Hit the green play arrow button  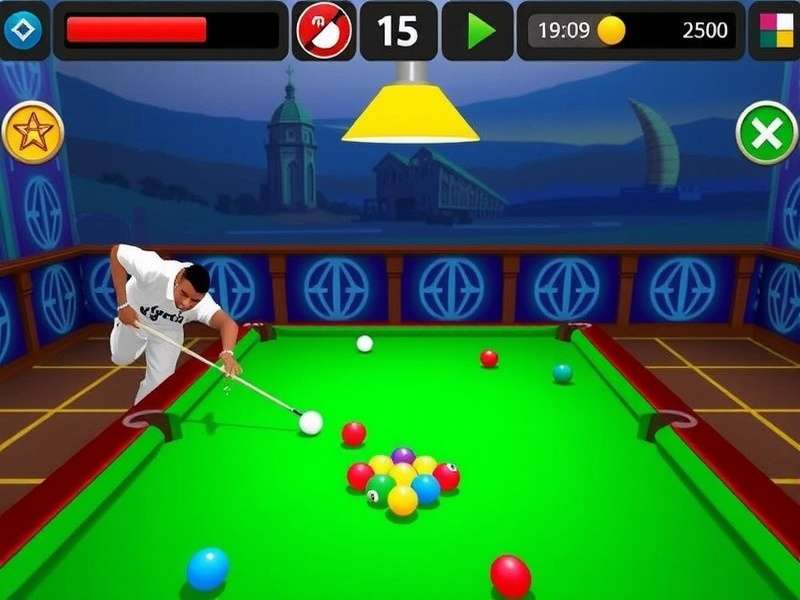click(x=479, y=30)
